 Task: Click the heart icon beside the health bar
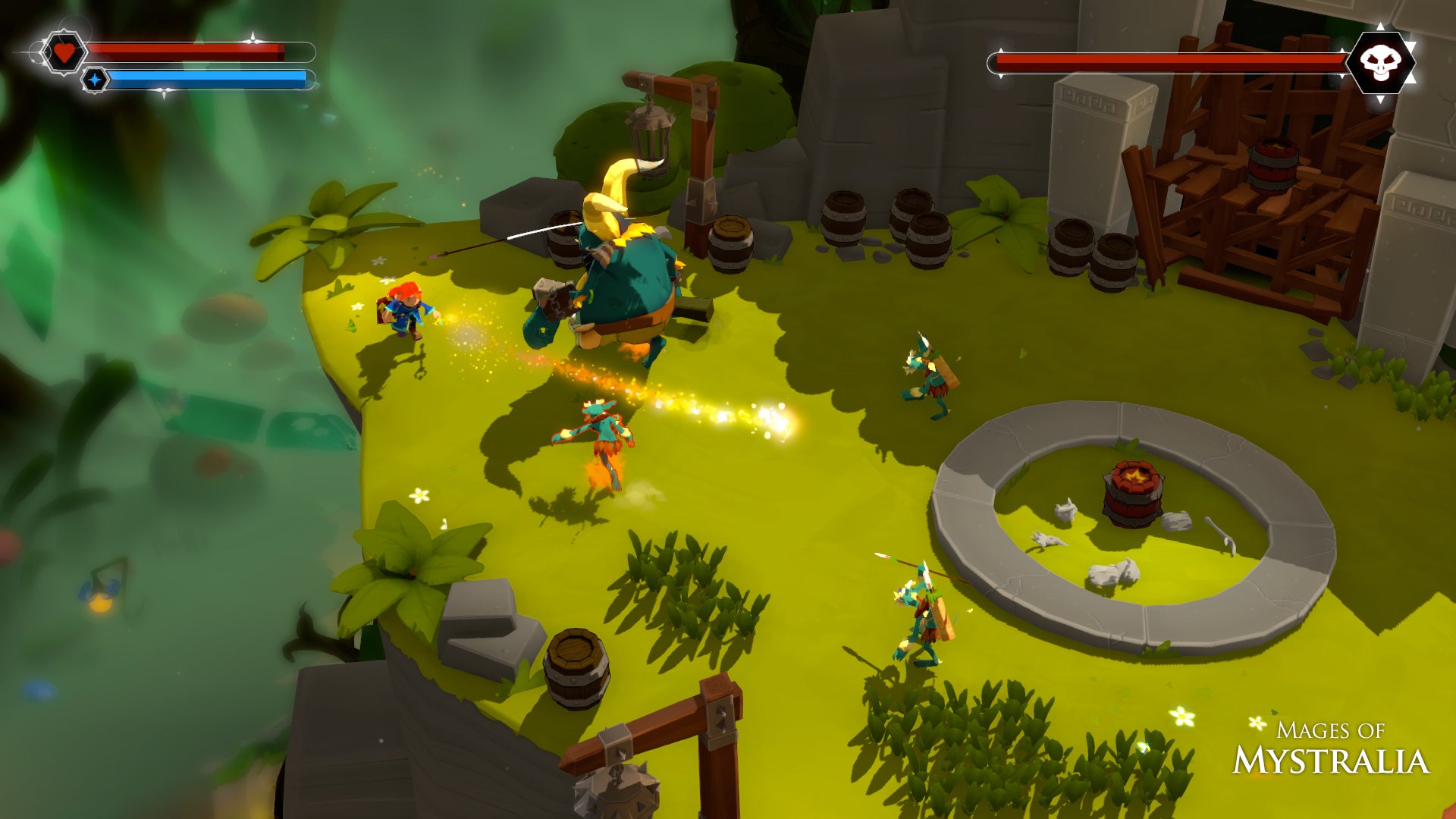tap(63, 52)
